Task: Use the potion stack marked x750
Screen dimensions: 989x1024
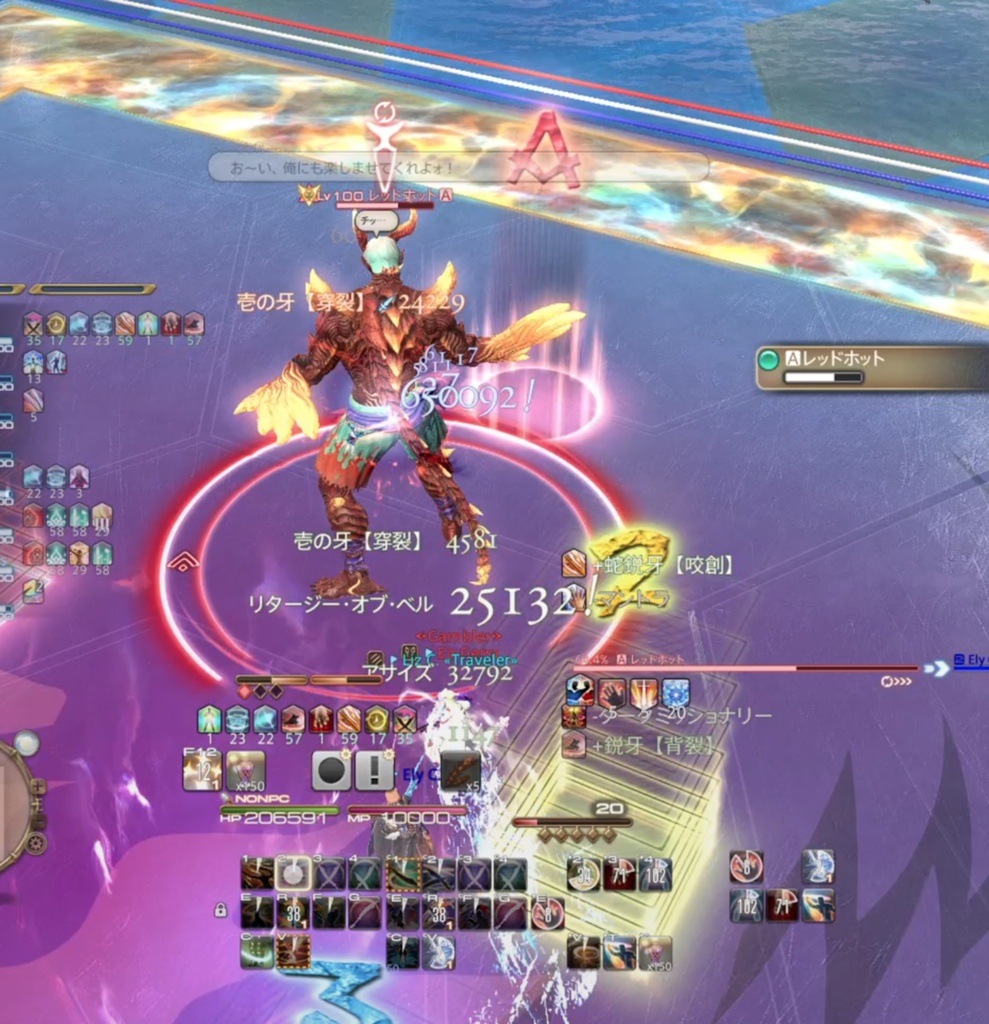Action: pyautogui.click(x=245, y=771)
